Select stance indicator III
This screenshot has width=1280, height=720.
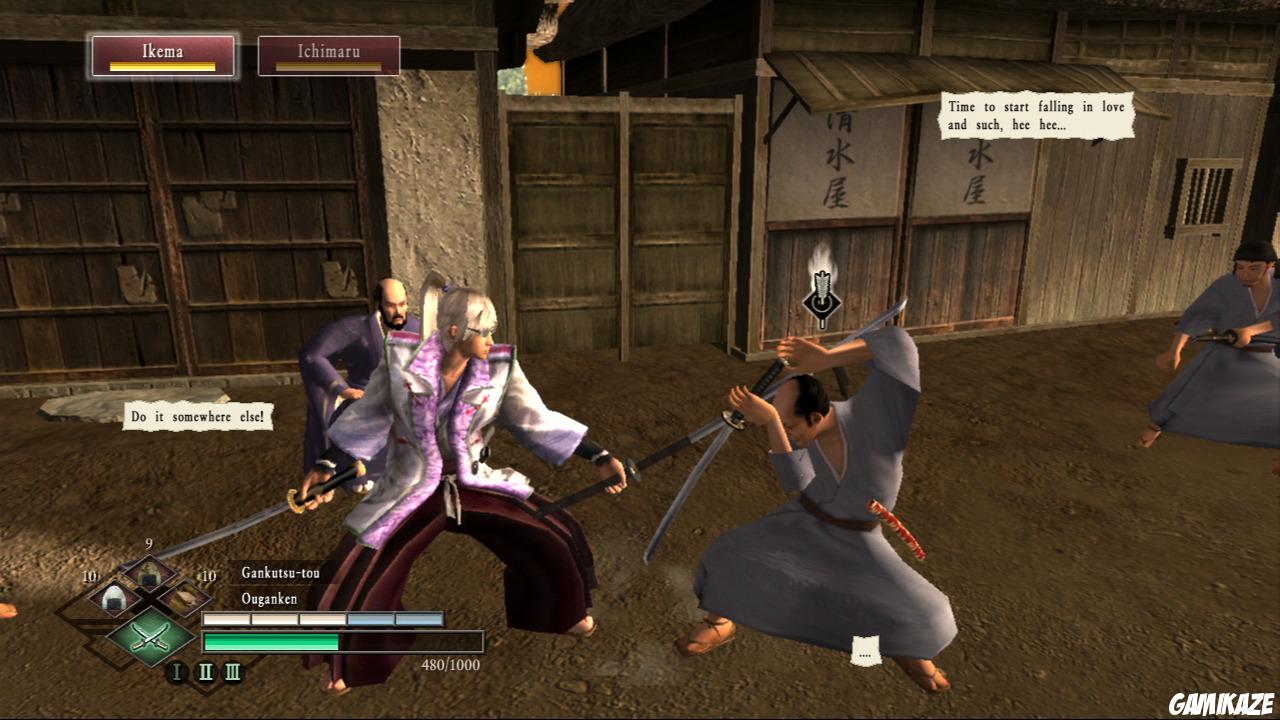233,671
